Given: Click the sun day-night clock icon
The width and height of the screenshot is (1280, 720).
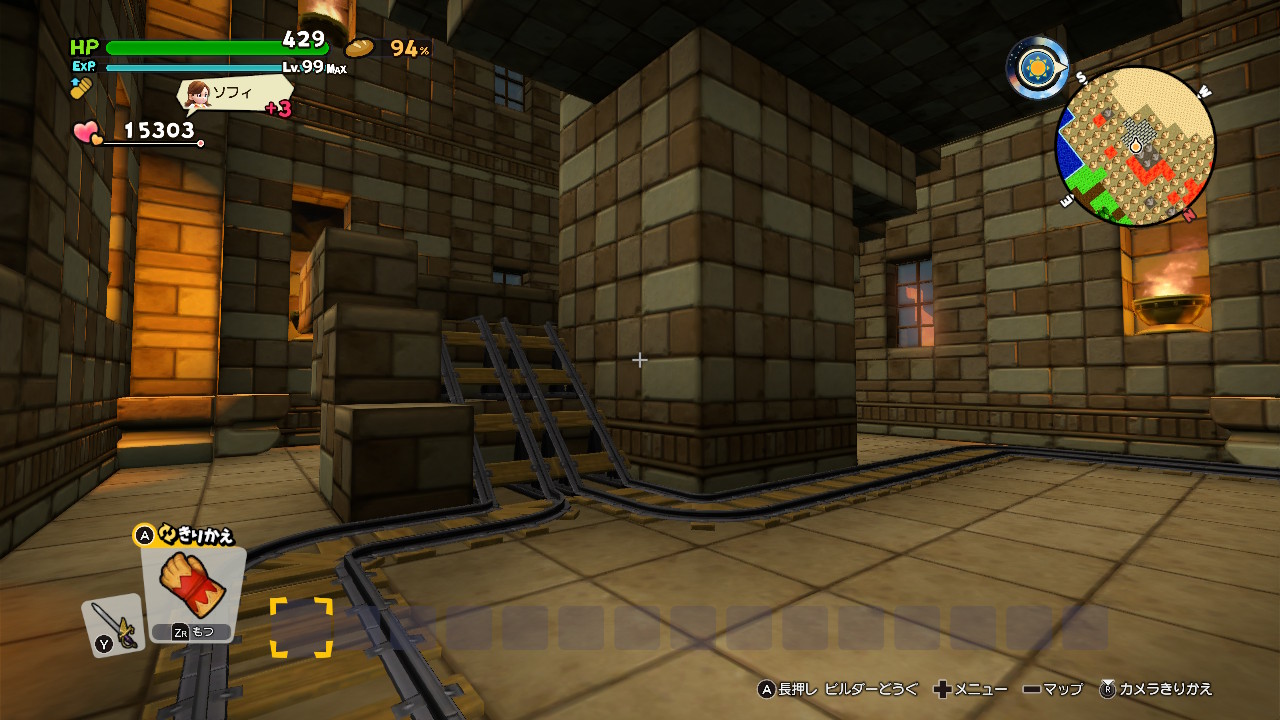Looking at the screenshot, I should [x=1036, y=68].
